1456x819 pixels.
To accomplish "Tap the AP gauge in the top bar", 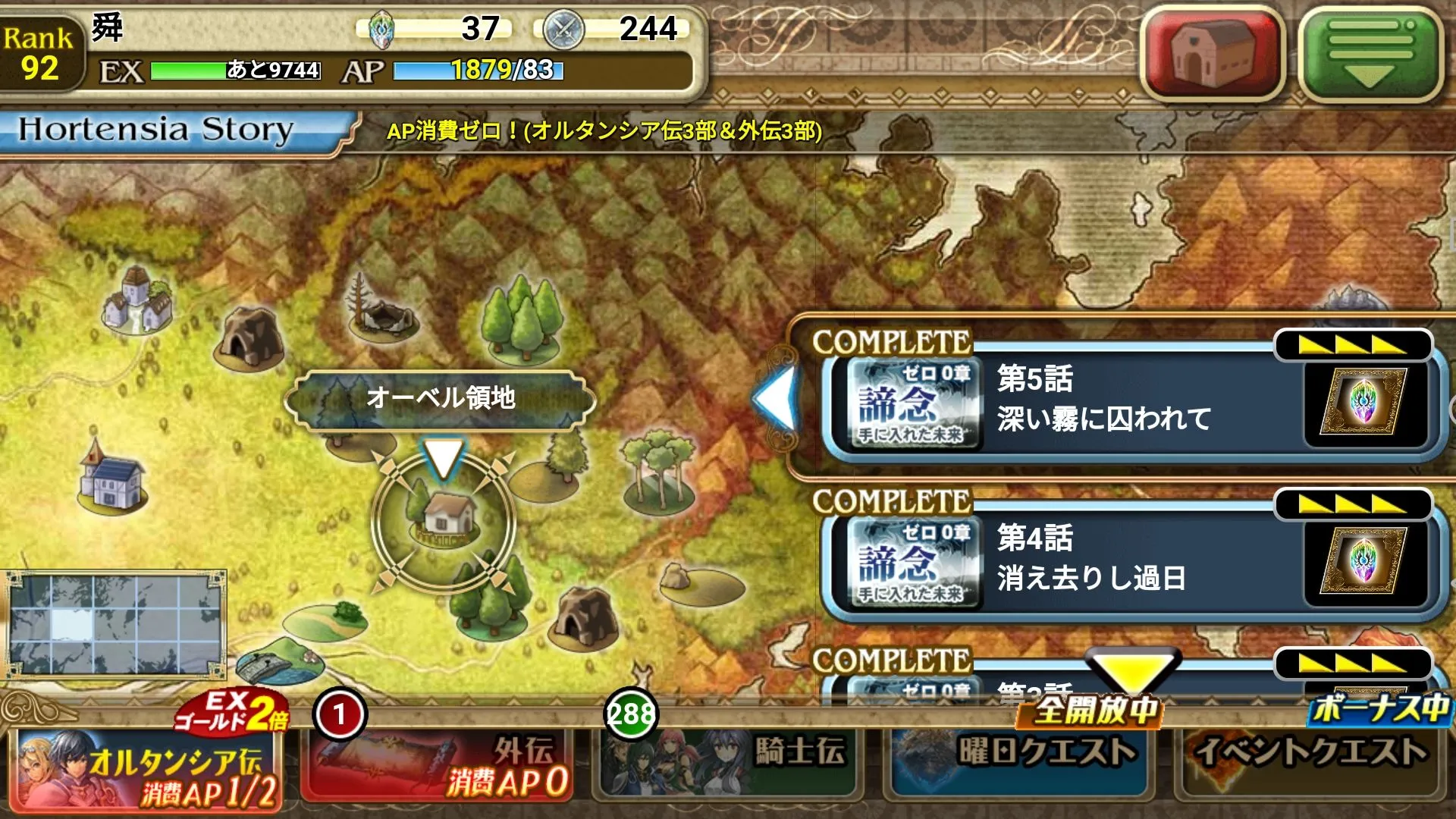I will [x=478, y=71].
